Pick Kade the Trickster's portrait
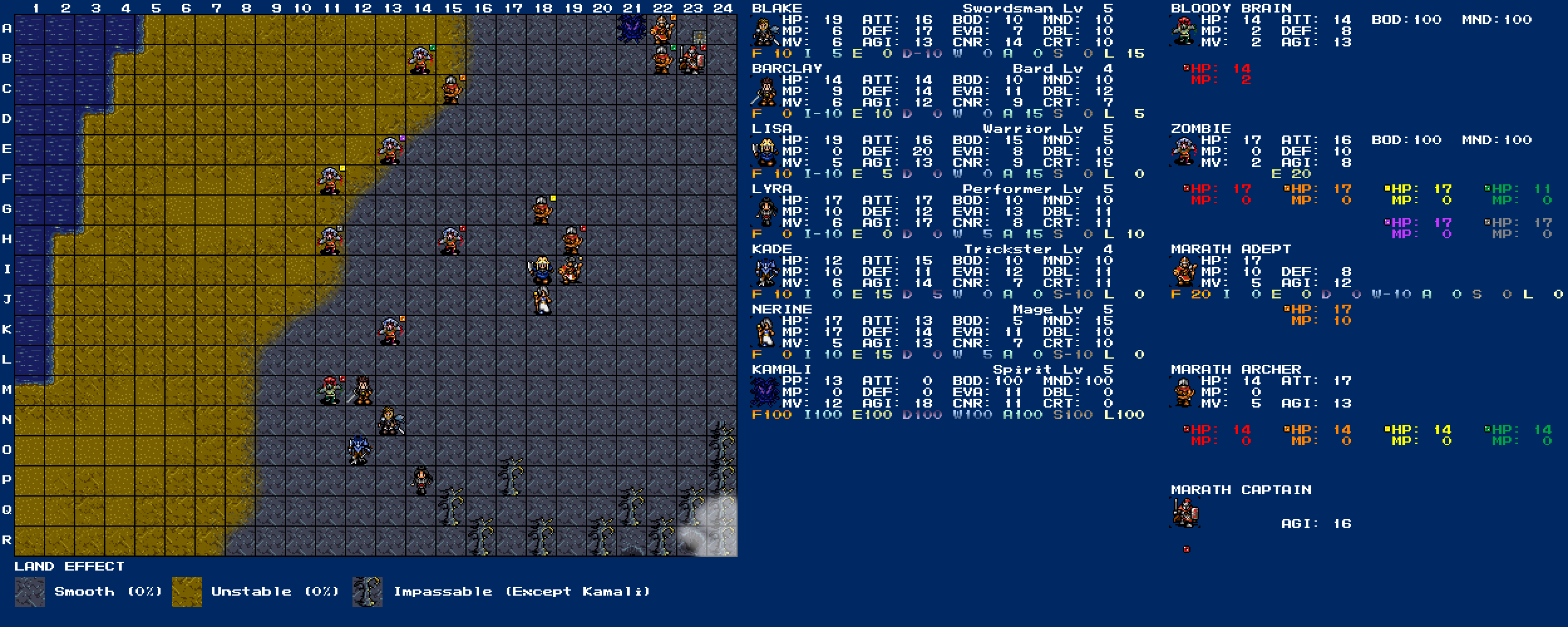The image size is (1568, 627). (765, 272)
